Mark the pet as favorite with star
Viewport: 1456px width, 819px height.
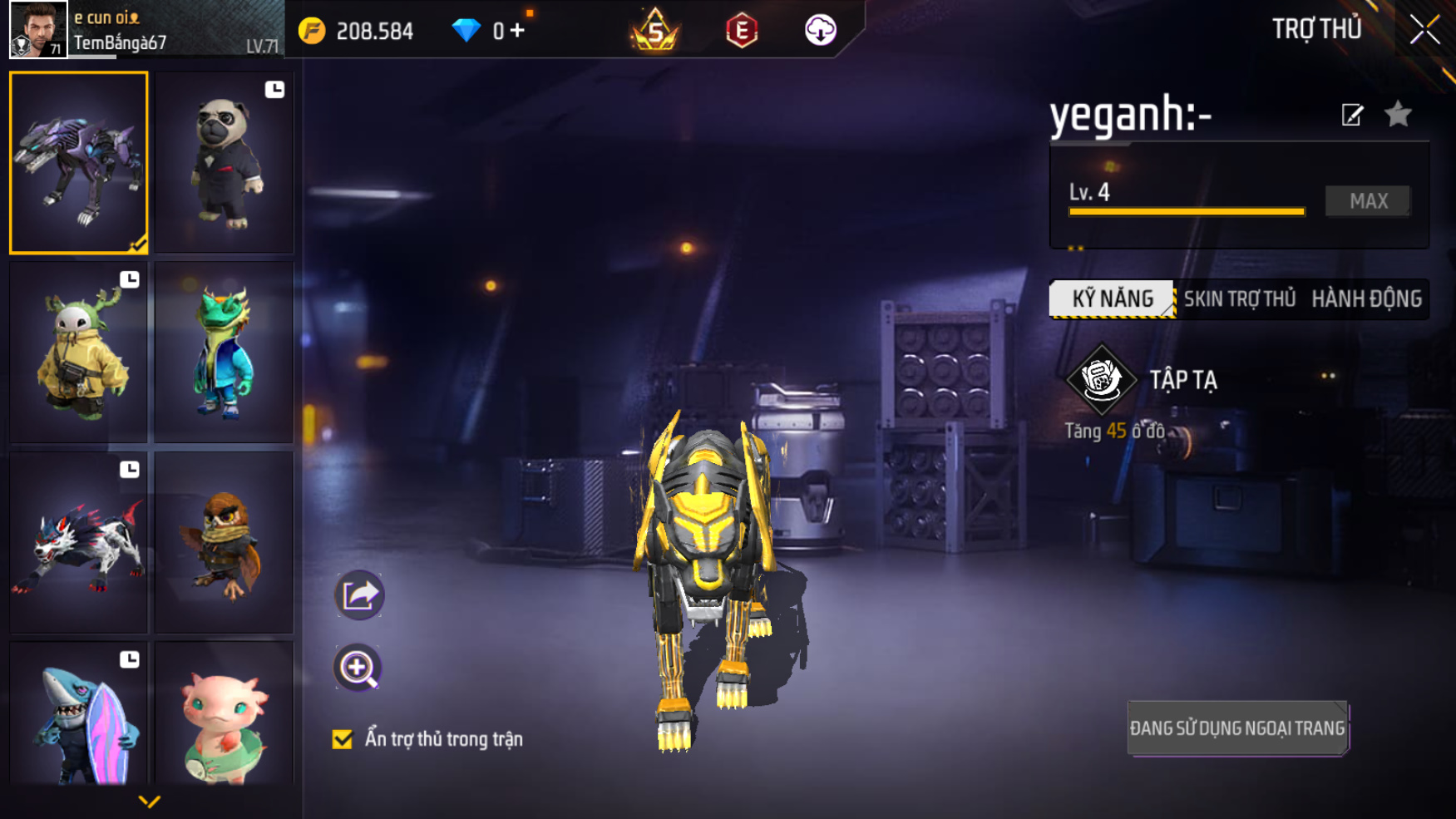1399,114
